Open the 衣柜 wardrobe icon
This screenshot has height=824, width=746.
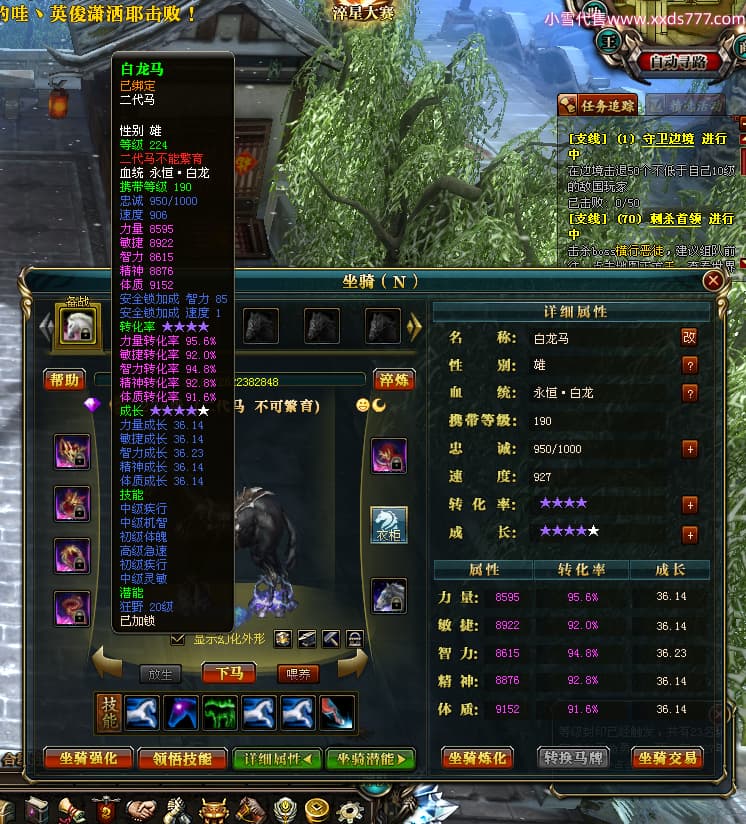[x=389, y=524]
